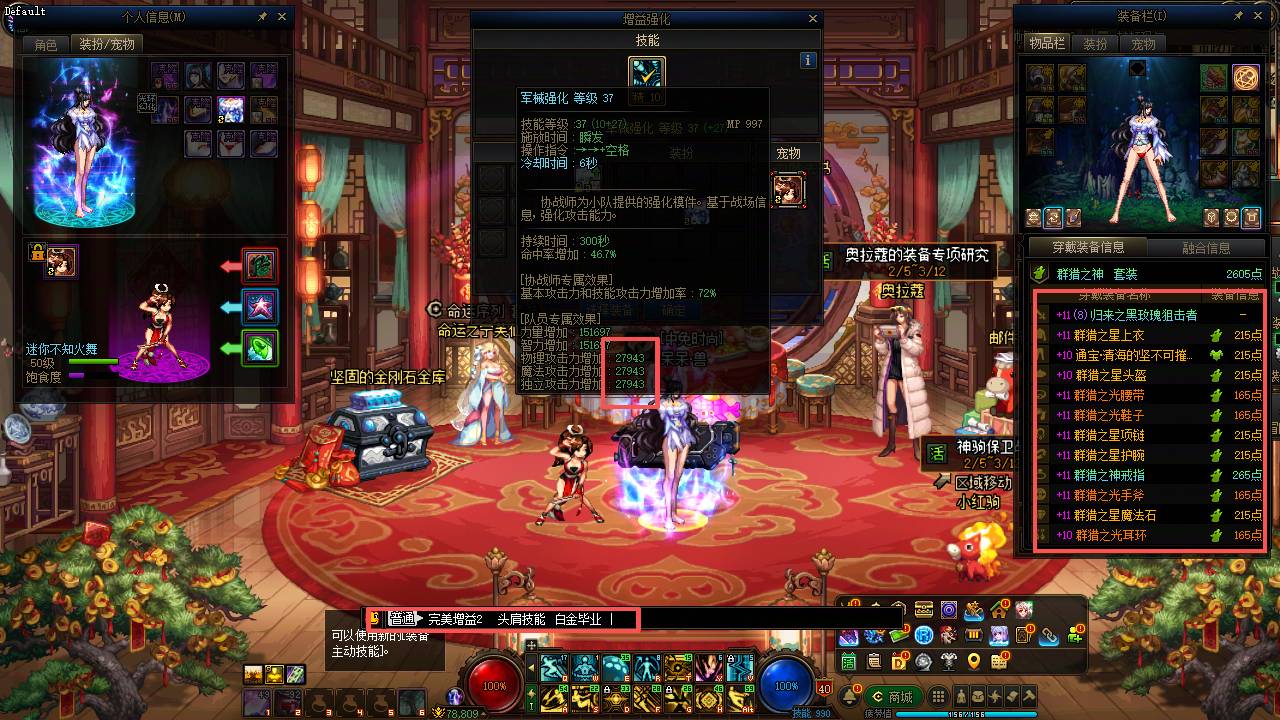Open the guild home icon with alert badge
The image size is (1280, 720).
pos(999,609)
